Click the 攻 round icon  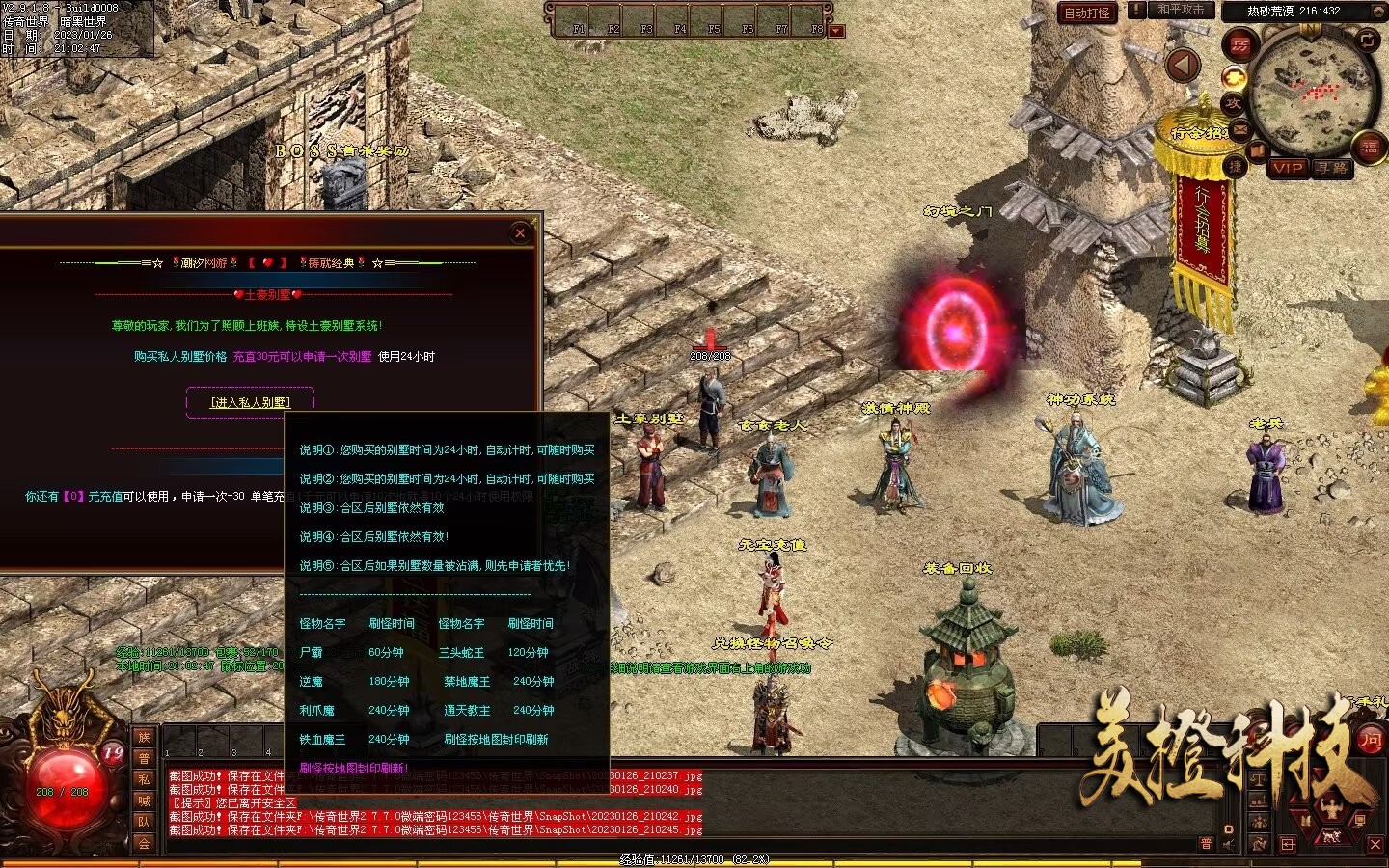click(1234, 103)
